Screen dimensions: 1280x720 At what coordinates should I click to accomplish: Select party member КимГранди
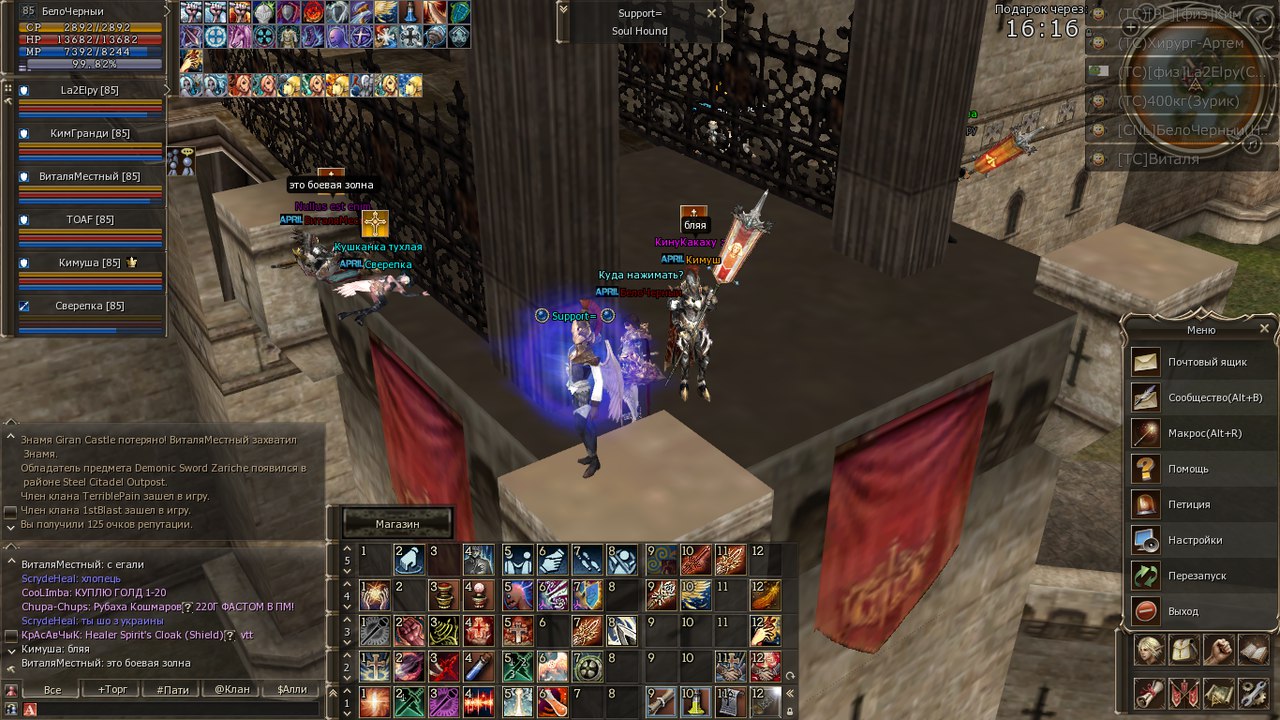89,134
